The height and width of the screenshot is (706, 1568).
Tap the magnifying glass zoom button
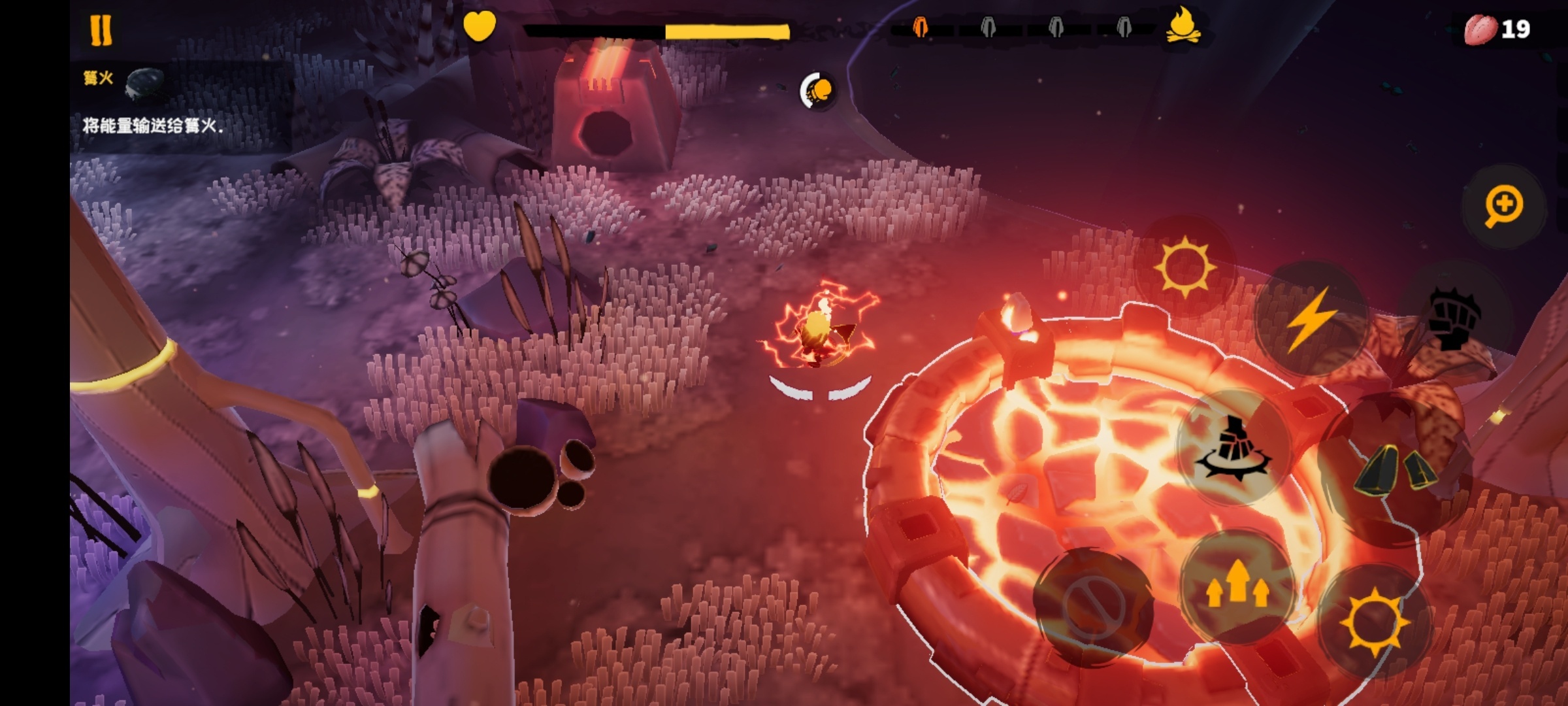(x=1503, y=207)
